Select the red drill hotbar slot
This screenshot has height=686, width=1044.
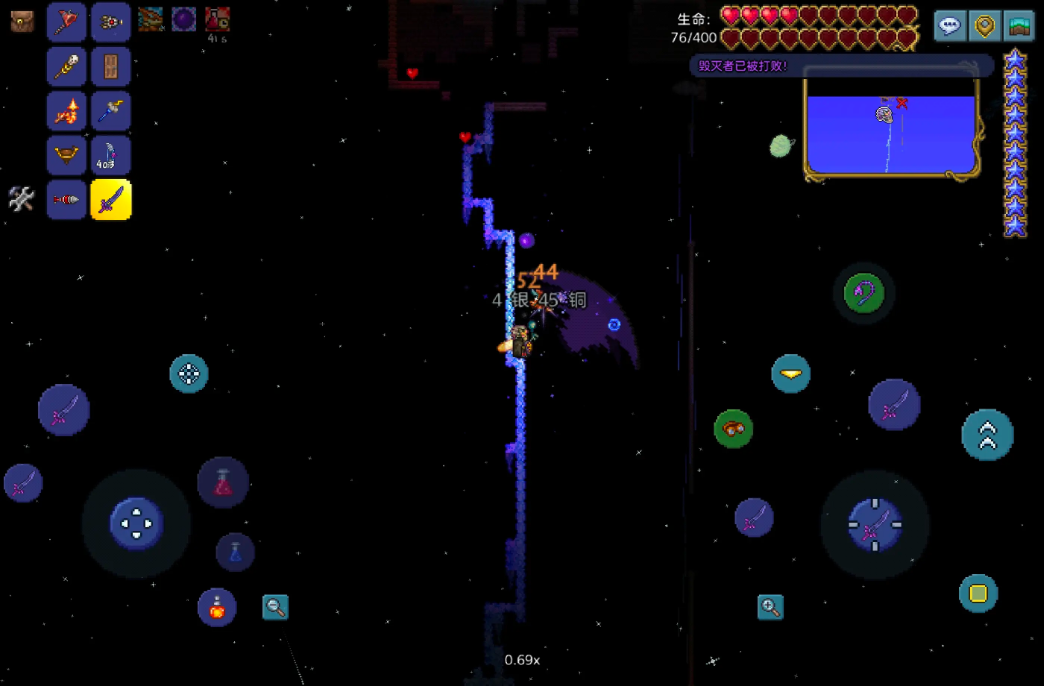(67, 200)
